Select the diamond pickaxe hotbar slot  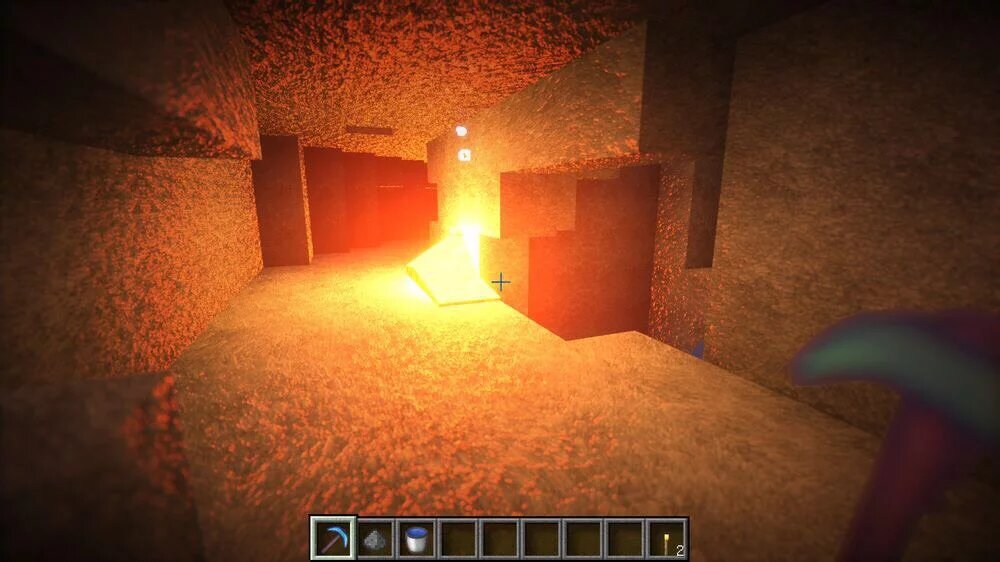pyautogui.click(x=332, y=539)
